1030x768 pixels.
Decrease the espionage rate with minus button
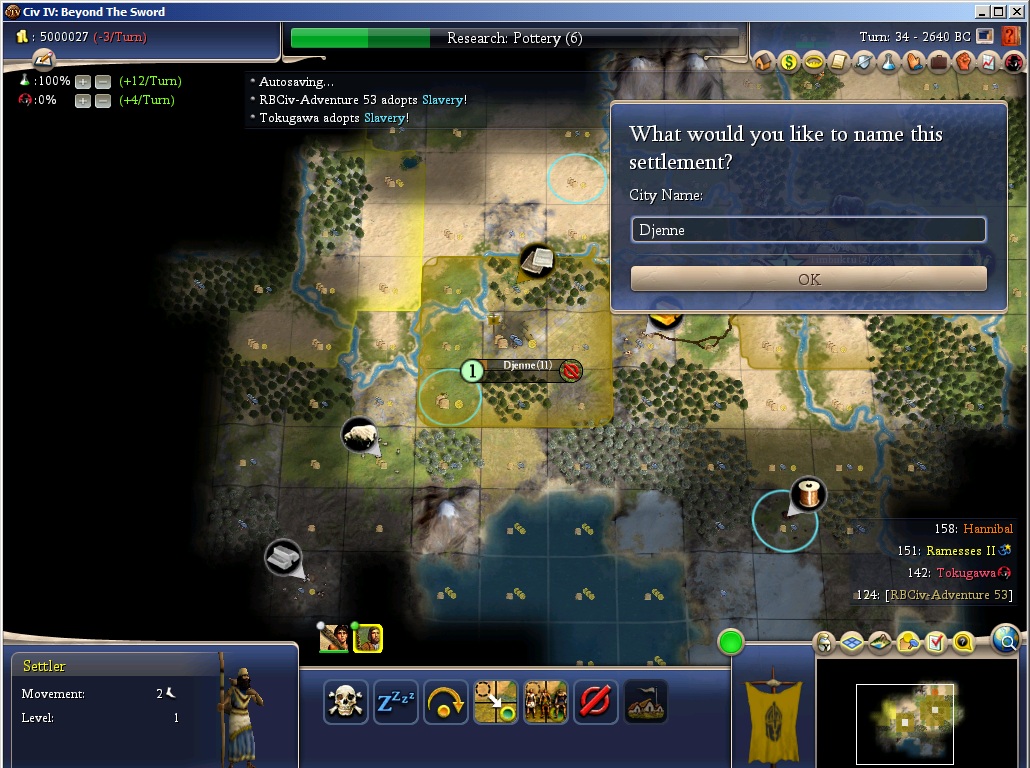102,100
